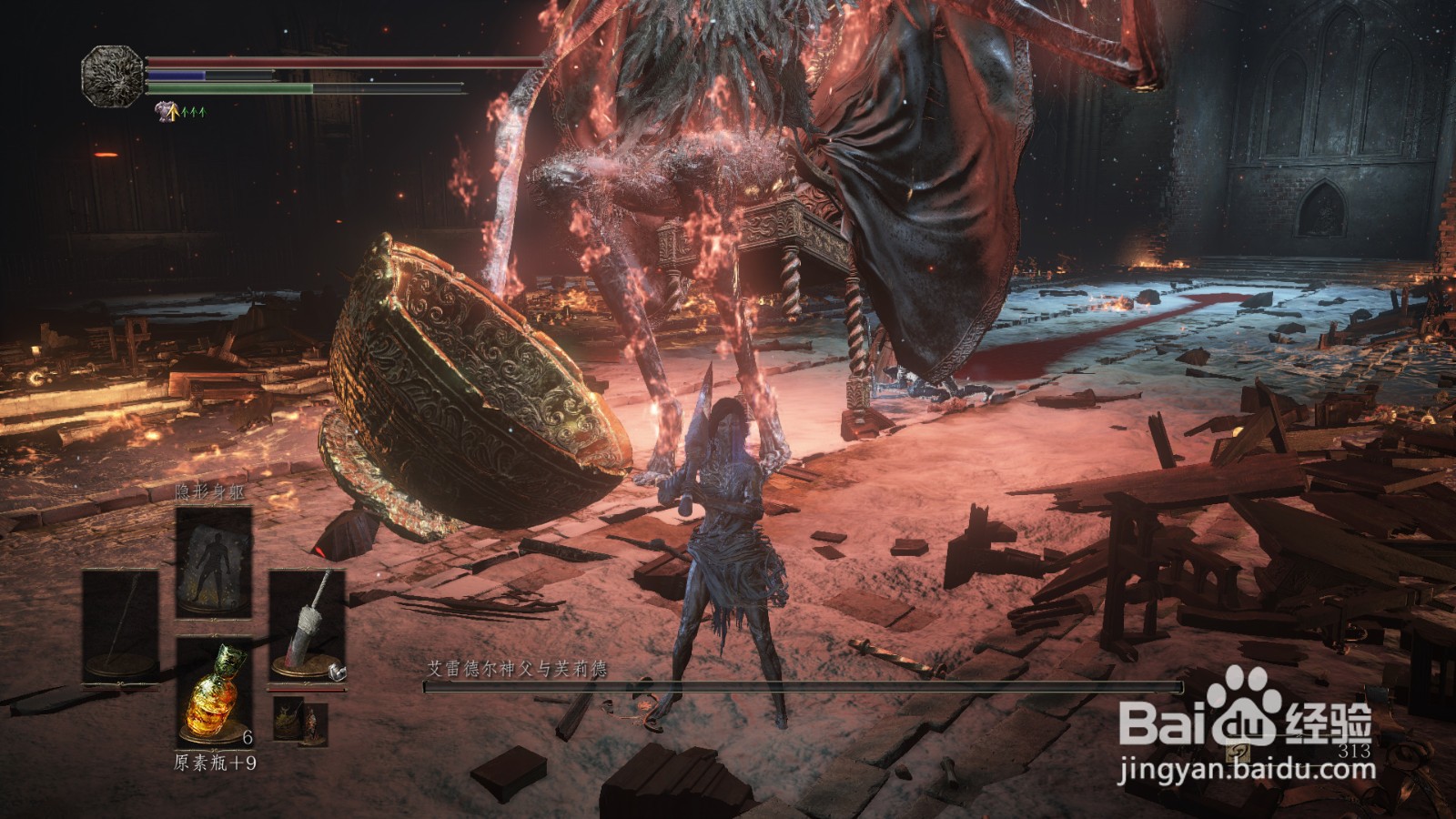Click the small secondary equipment icon pair
This screenshot has height=819, width=1456.
[x=300, y=721]
